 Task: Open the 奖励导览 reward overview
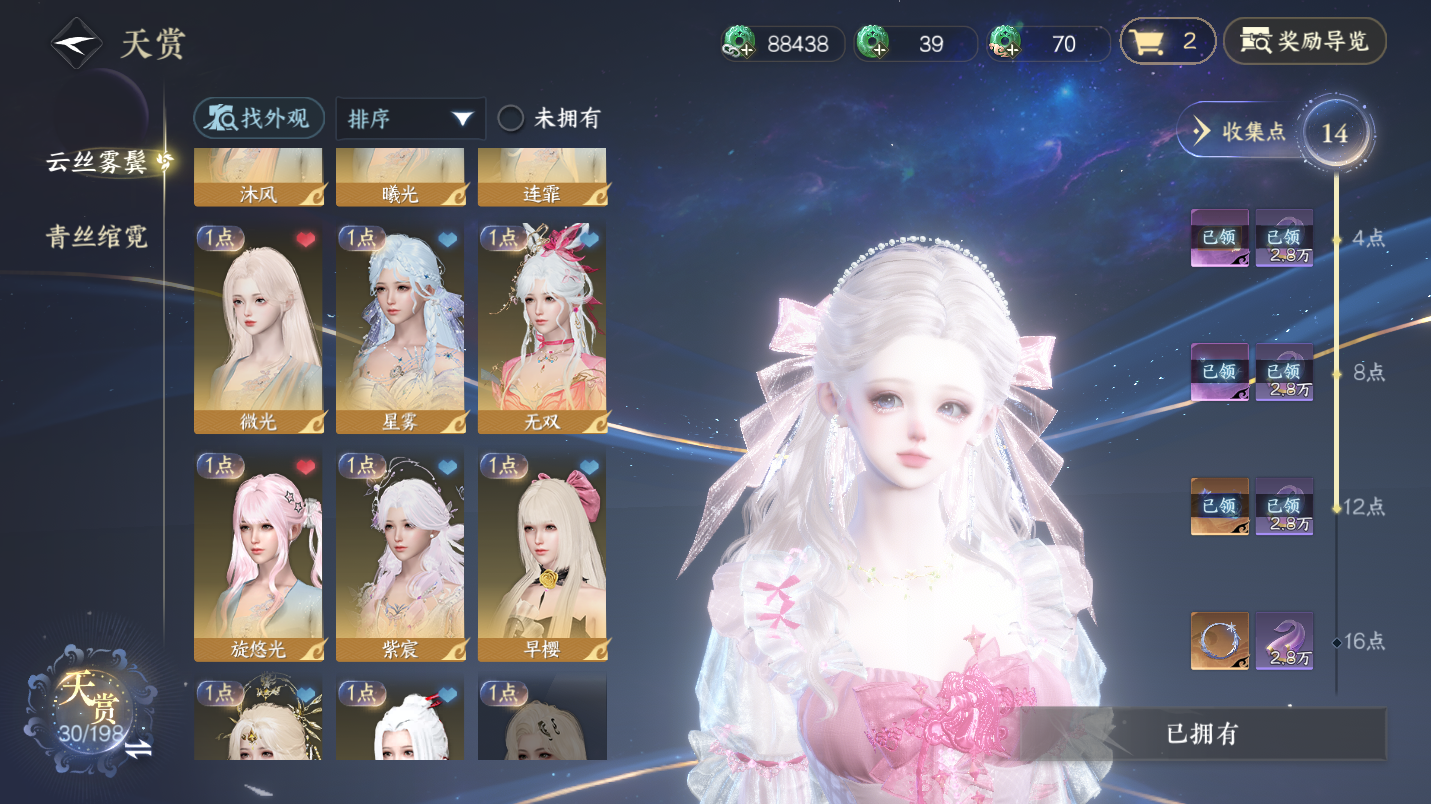coord(1305,42)
